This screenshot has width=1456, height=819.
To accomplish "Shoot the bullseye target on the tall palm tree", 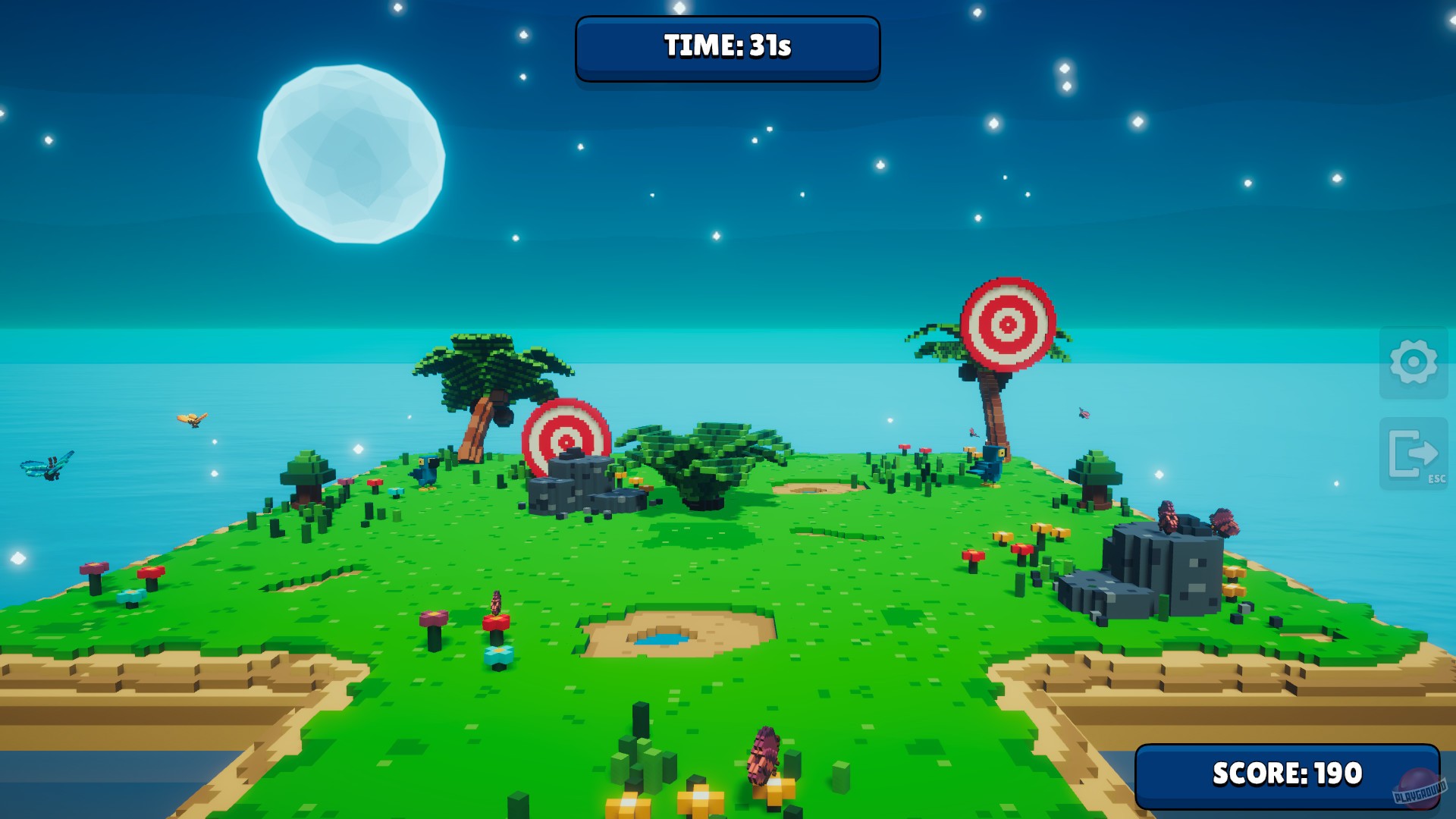I will tap(1008, 322).
